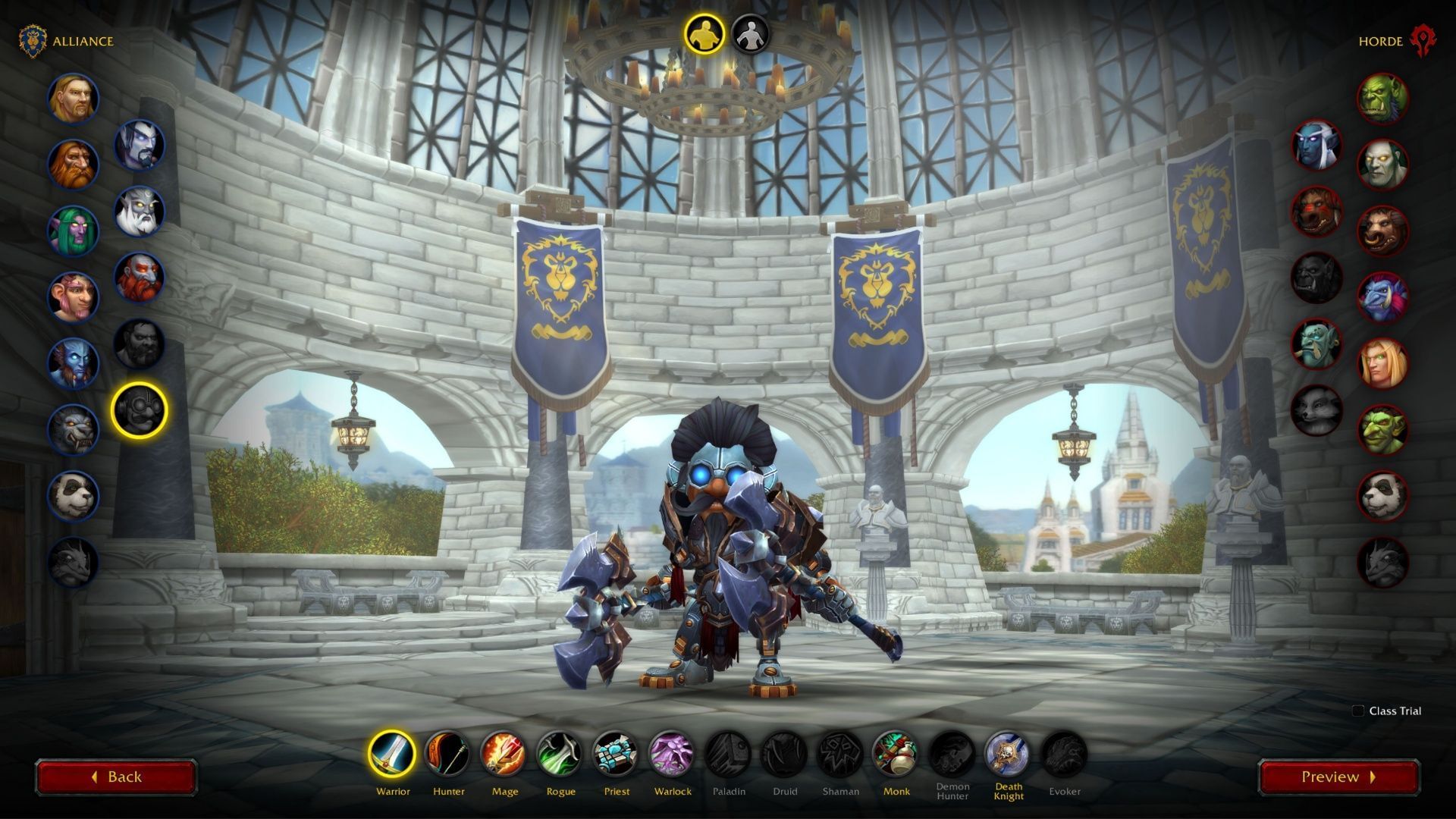The height and width of the screenshot is (819, 1456).
Task: Choose the Worgen race portrait
Action: [74, 429]
